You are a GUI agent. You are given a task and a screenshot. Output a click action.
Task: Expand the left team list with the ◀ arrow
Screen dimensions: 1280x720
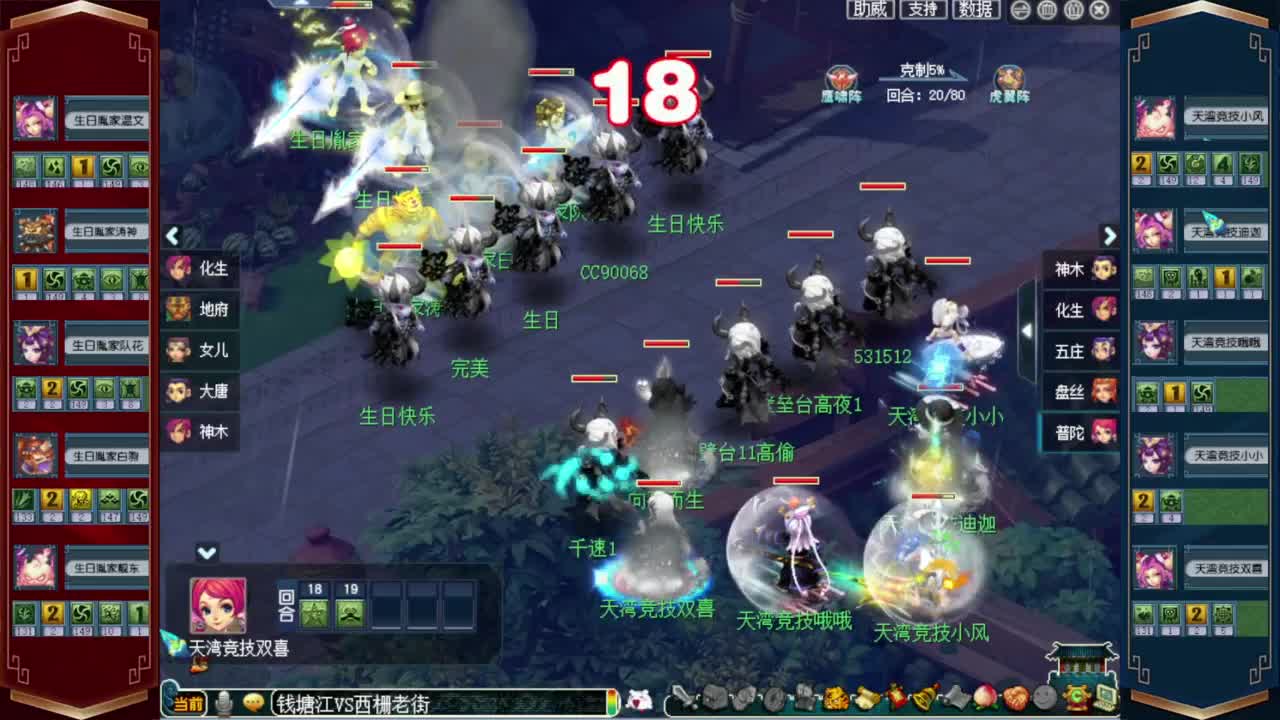click(172, 237)
